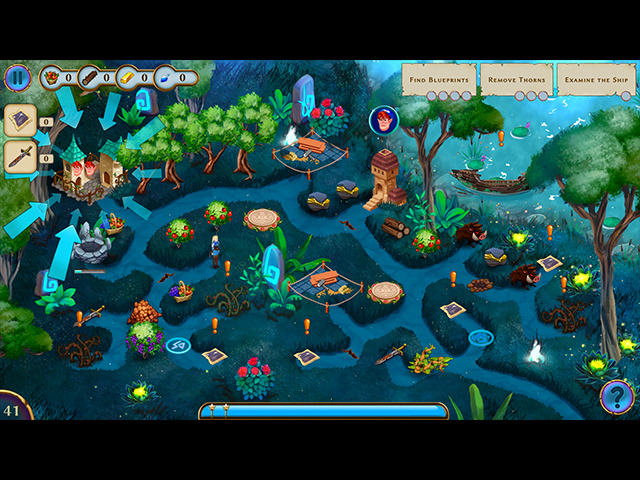The width and height of the screenshot is (640, 480).
Task: Click the food basket resource icon
Action: 51,76
